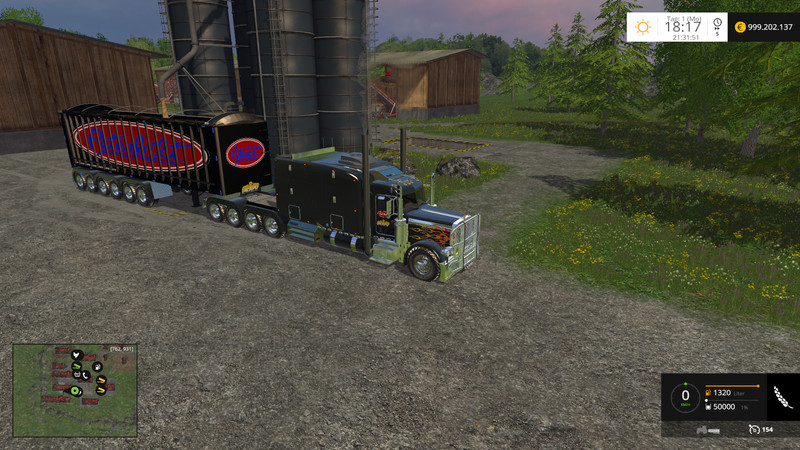Click the euro coin money icon
Viewport: 800px width, 450px height.
point(739,27)
